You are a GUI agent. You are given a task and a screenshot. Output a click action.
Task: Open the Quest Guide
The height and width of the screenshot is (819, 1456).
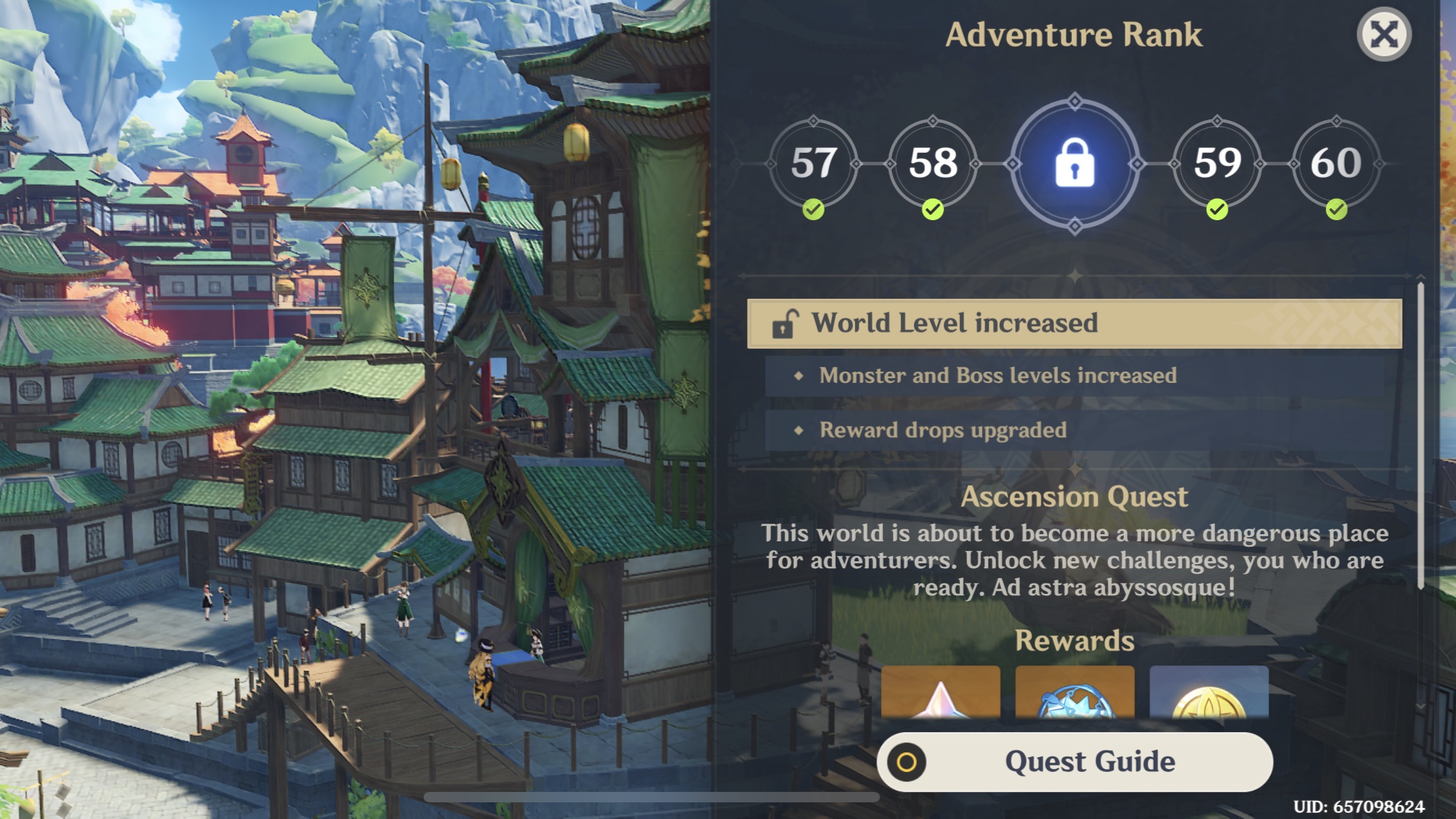(x=1075, y=761)
